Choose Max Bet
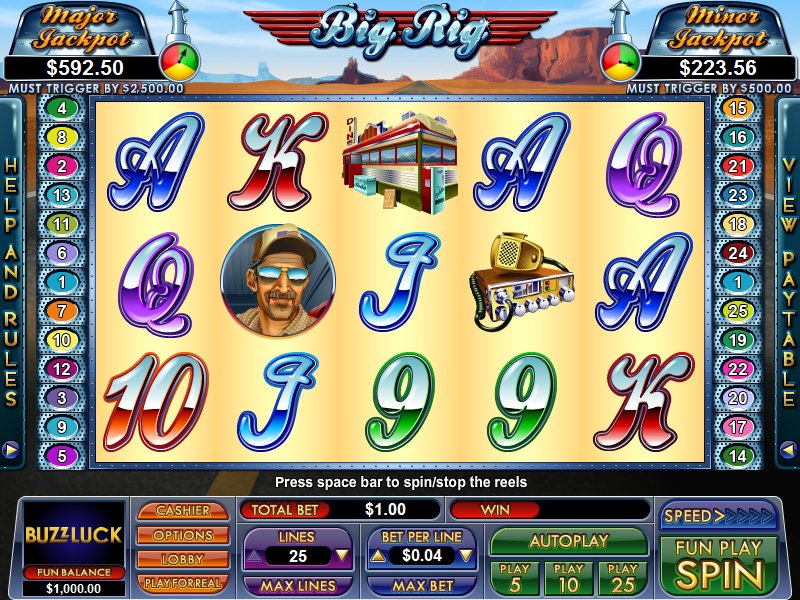Viewport: 800px width, 600px height. point(421,584)
